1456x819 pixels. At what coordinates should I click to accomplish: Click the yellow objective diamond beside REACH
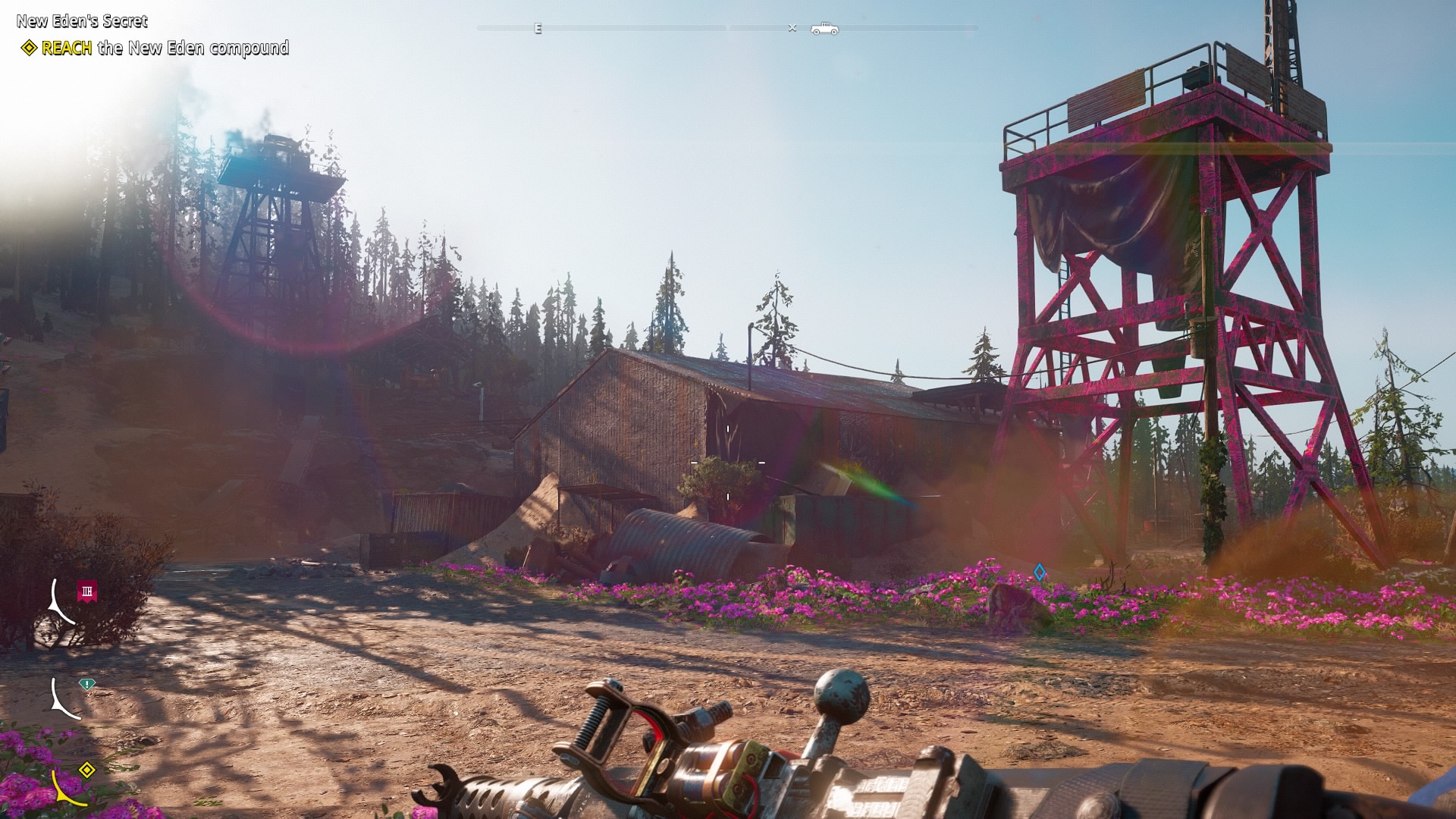(x=29, y=49)
